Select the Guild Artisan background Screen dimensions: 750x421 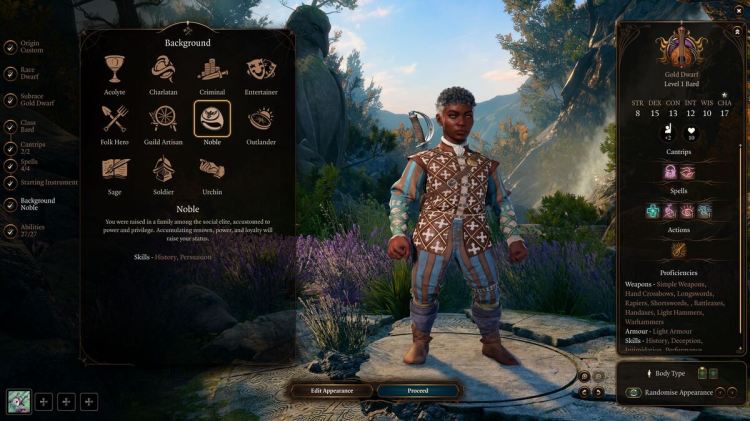pos(163,119)
